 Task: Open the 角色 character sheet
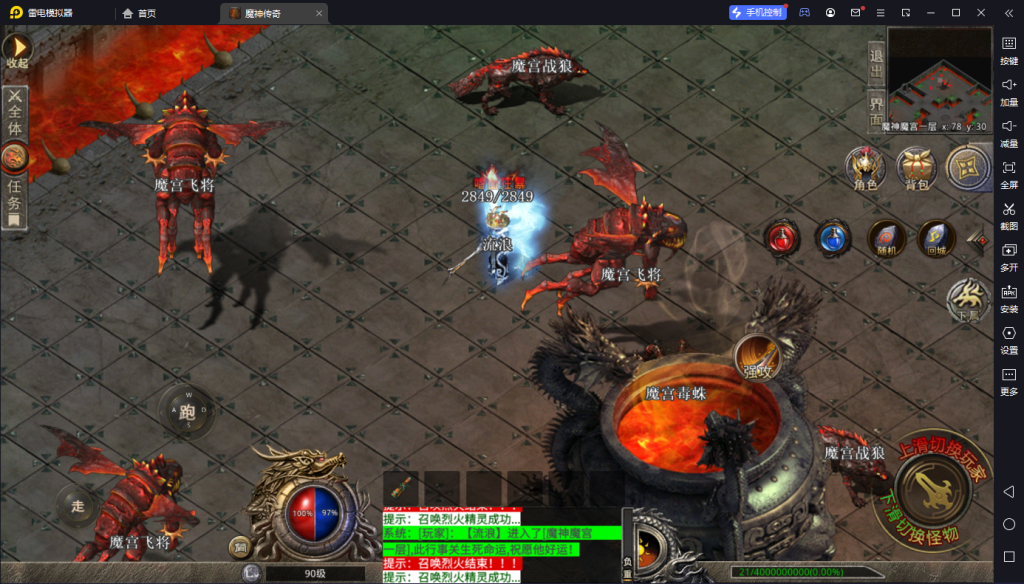coord(865,168)
